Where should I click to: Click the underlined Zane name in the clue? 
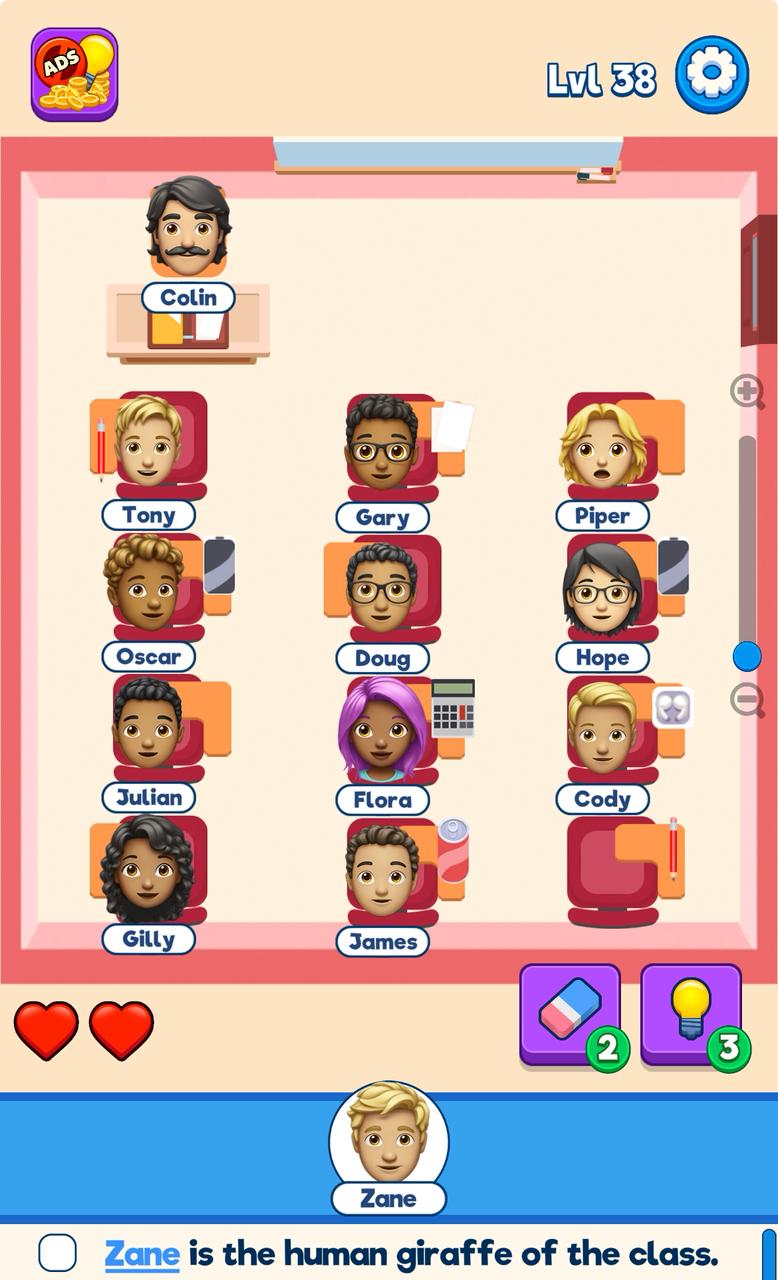(142, 1253)
